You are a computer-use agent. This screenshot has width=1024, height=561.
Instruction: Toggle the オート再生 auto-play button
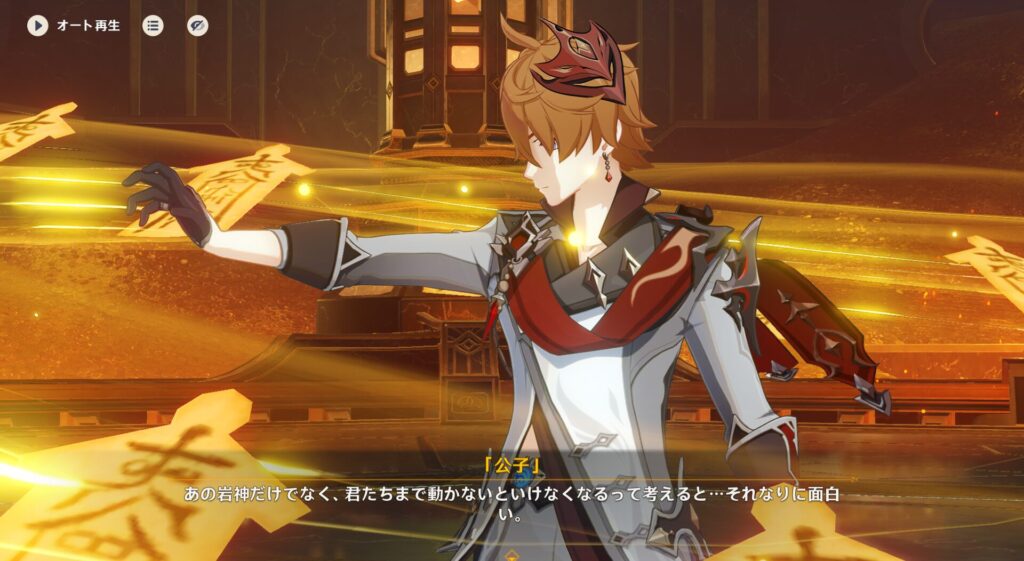[x=38, y=26]
